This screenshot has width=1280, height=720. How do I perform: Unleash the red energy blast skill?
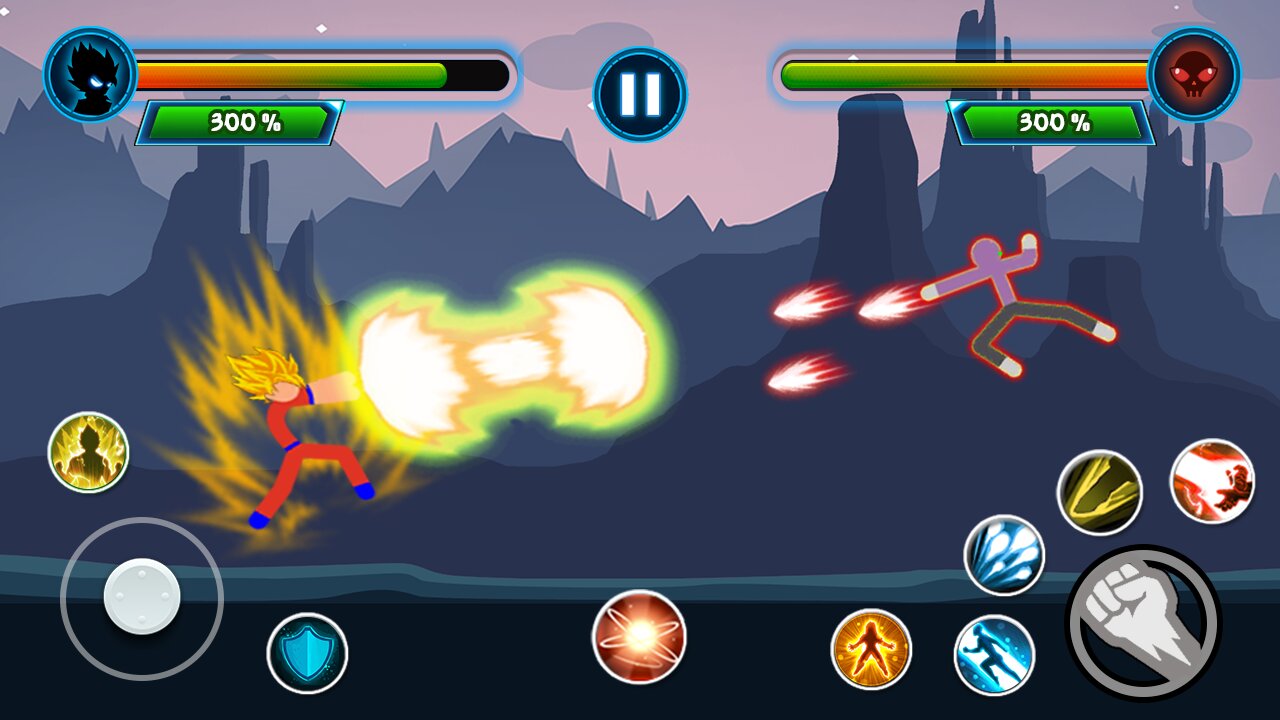point(1212,481)
